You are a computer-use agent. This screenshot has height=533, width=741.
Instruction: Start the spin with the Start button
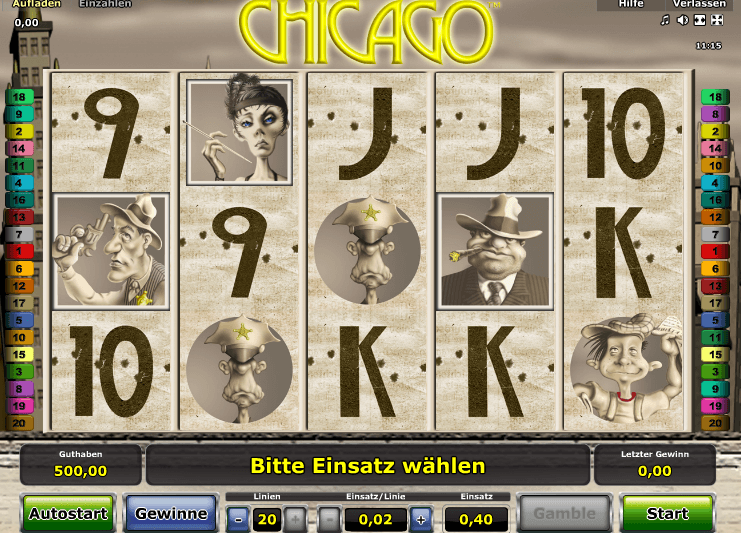click(667, 514)
